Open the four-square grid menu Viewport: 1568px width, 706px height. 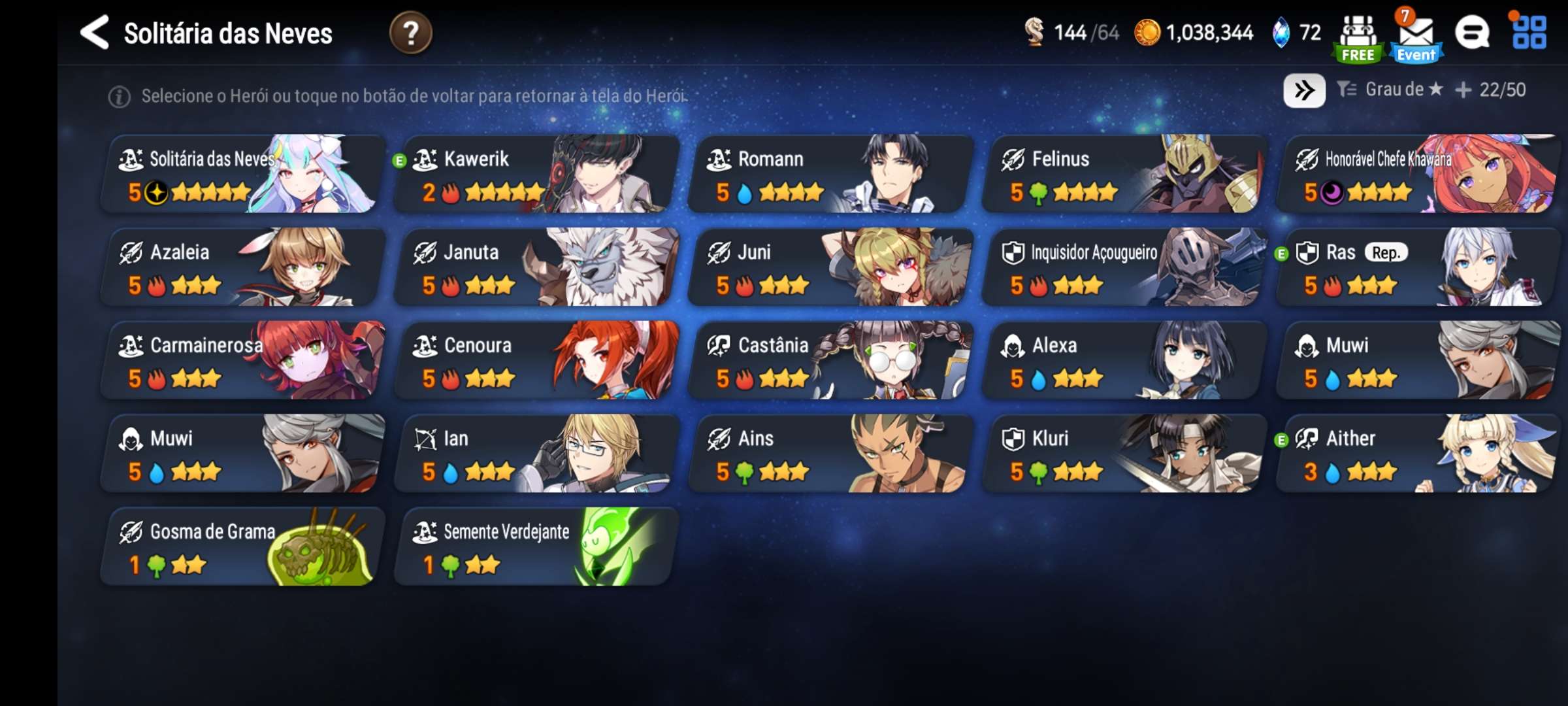[x=1529, y=33]
